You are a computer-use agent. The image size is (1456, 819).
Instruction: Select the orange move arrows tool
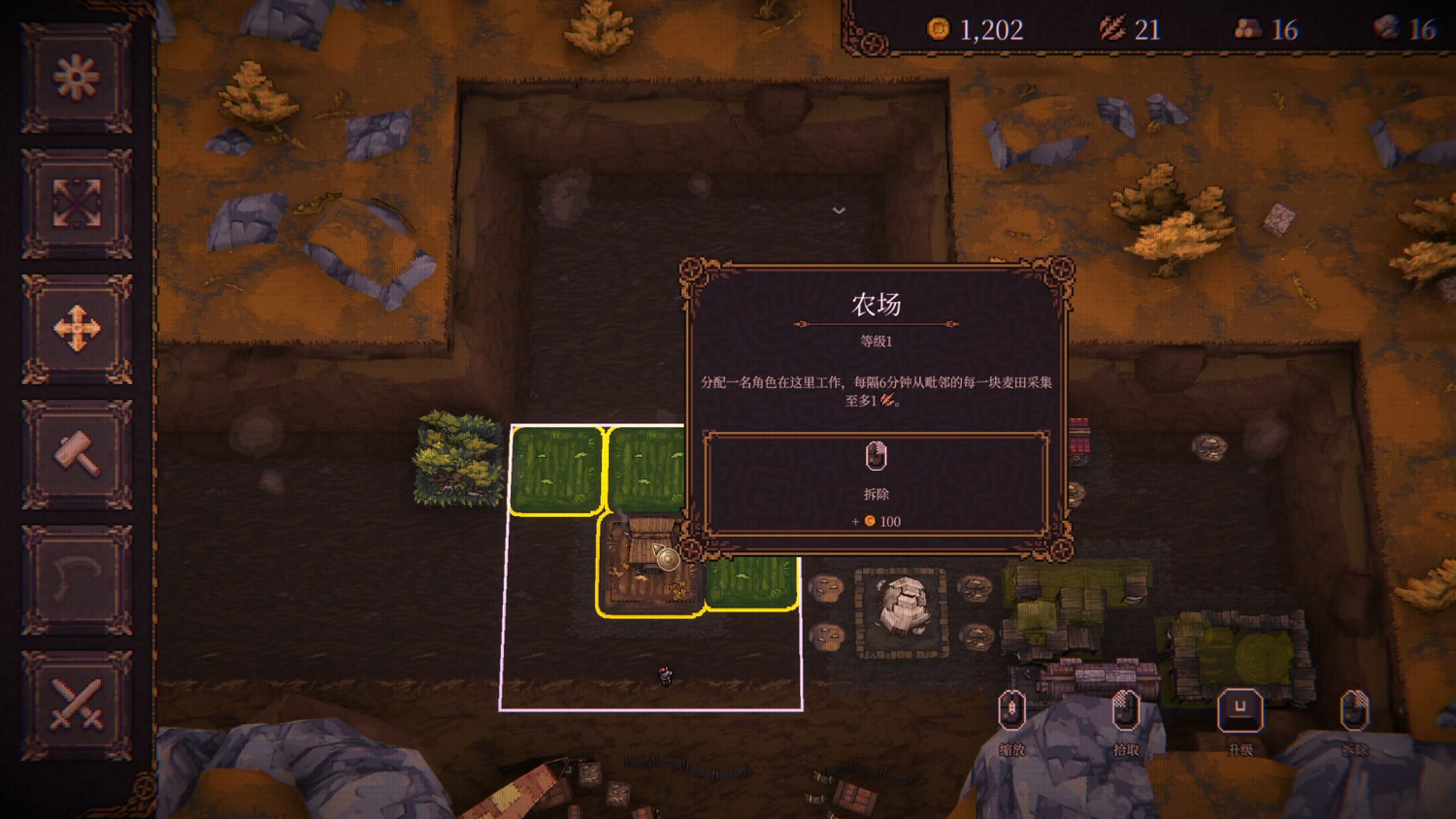(78, 330)
